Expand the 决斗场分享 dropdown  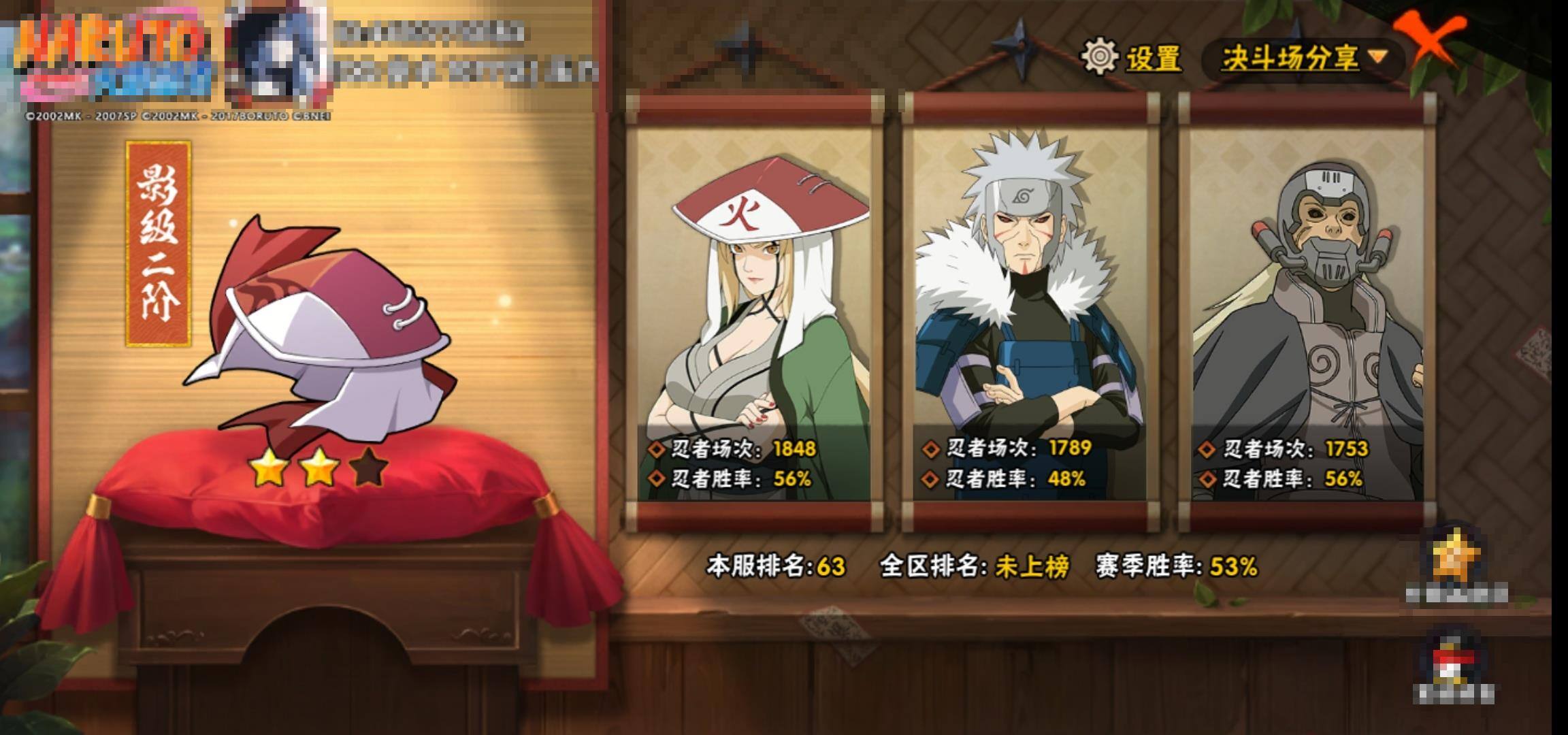pyautogui.click(x=1303, y=59)
